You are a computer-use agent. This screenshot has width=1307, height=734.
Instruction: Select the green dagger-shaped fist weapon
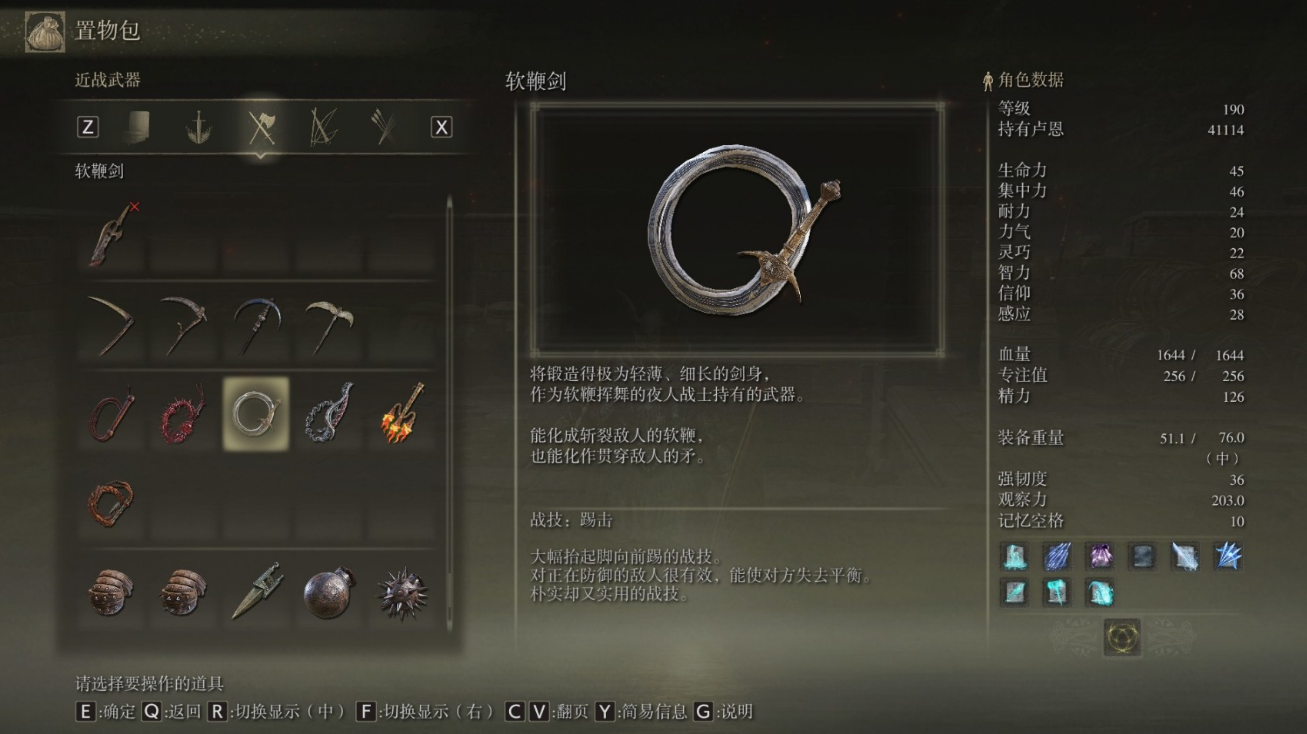tap(256, 592)
